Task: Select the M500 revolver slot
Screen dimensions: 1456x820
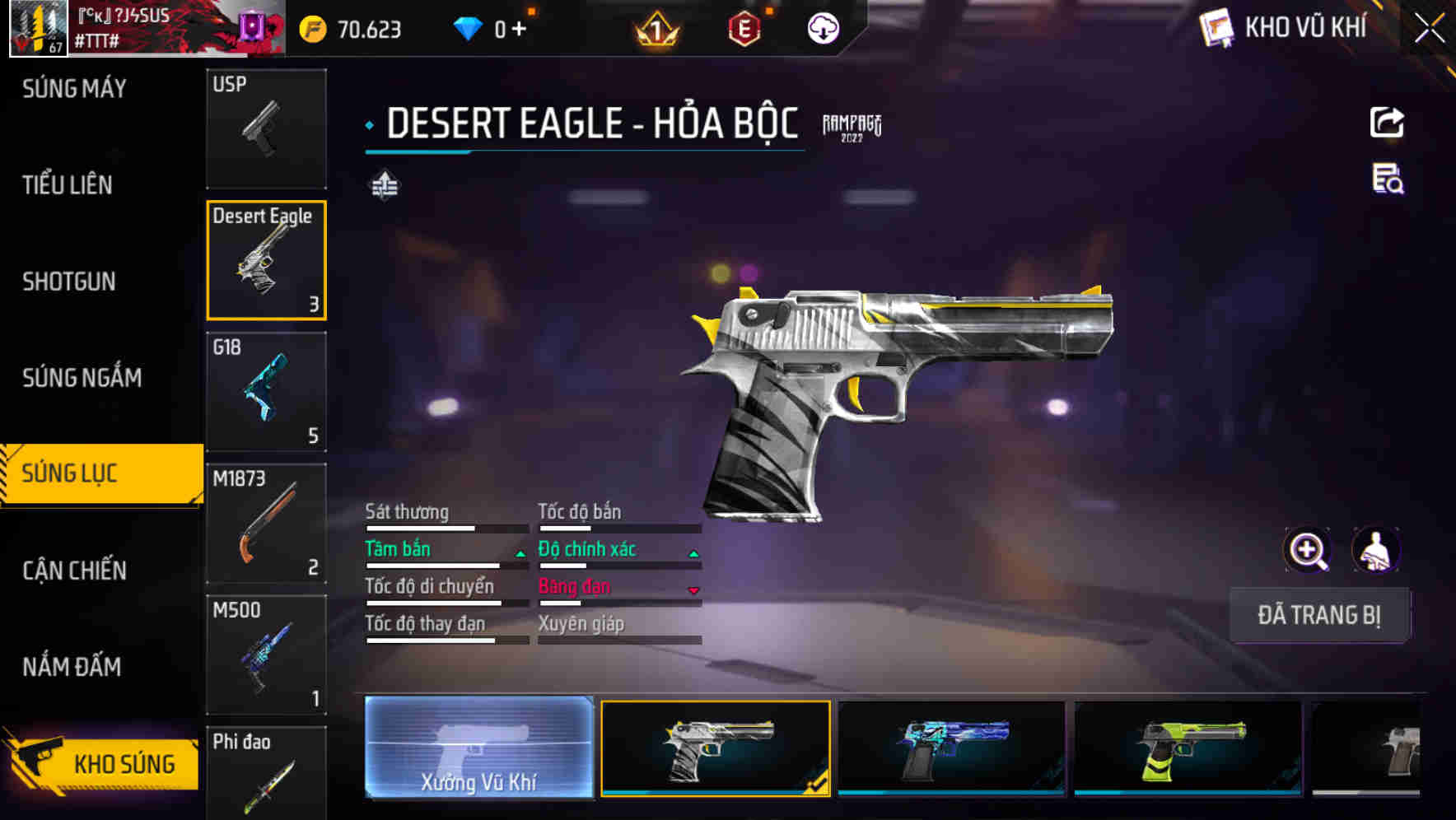Action: [x=266, y=655]
